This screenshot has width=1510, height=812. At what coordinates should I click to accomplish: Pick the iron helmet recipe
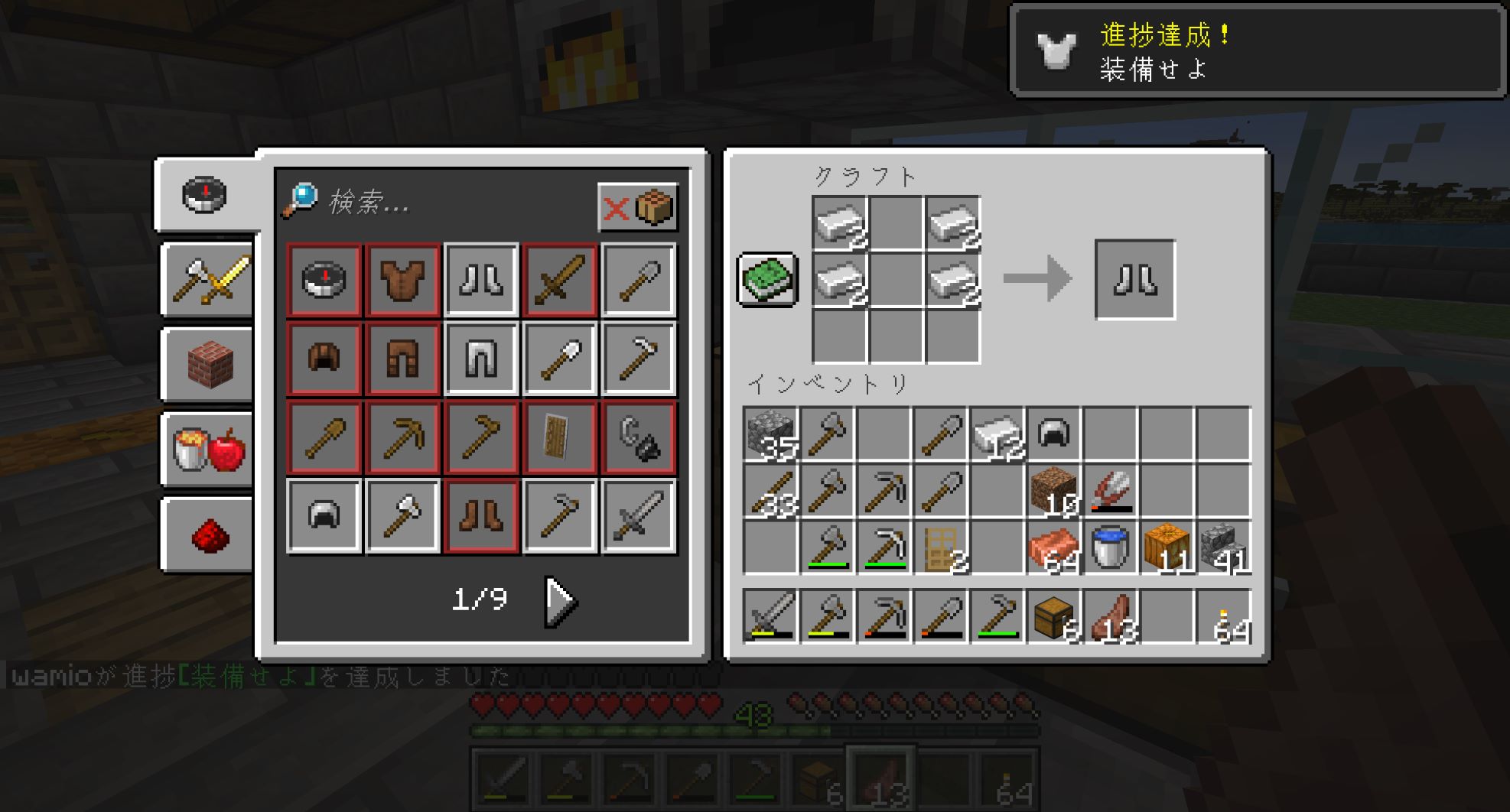tap(324, 515)
